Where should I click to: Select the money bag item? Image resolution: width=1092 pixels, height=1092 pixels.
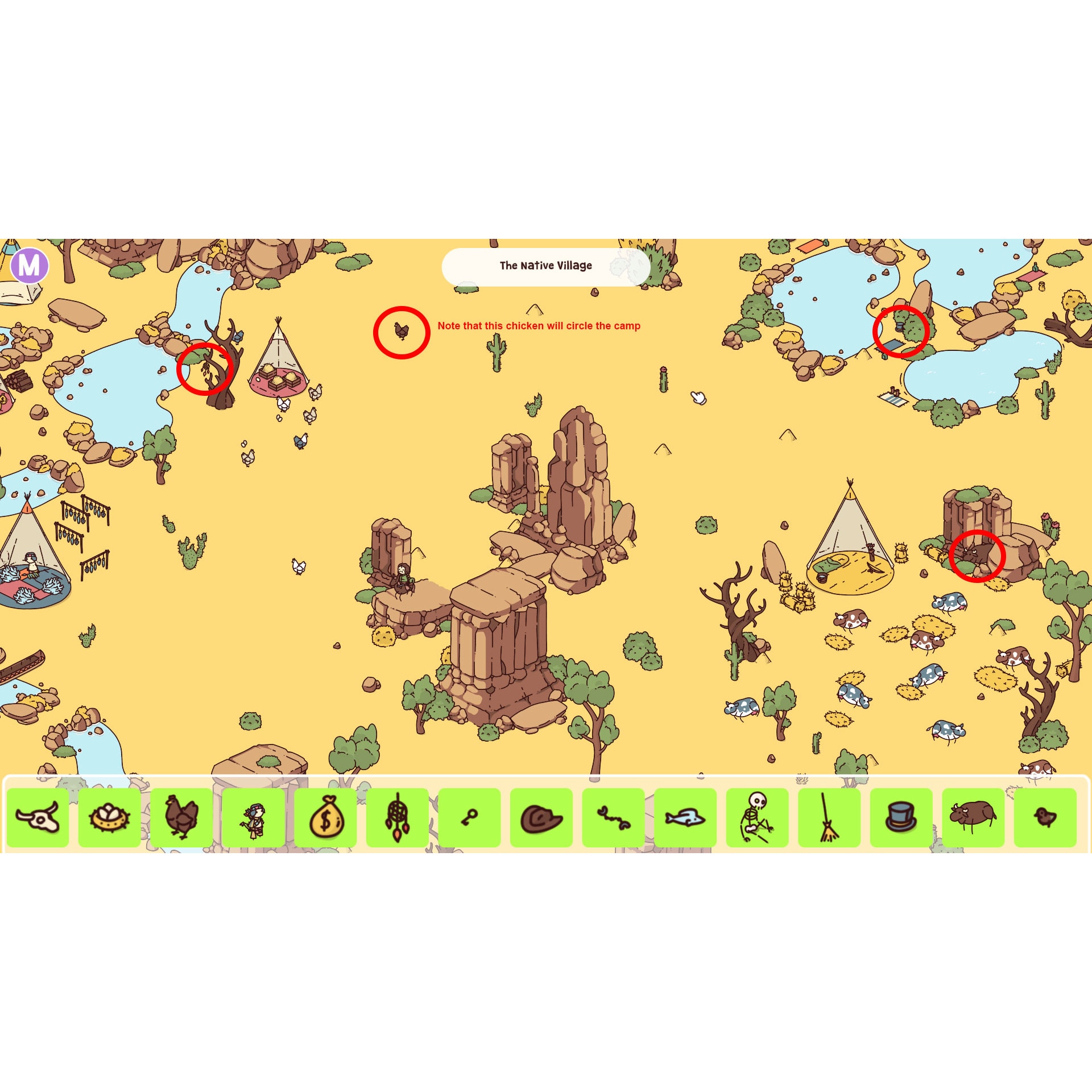(x=325, y=817)
